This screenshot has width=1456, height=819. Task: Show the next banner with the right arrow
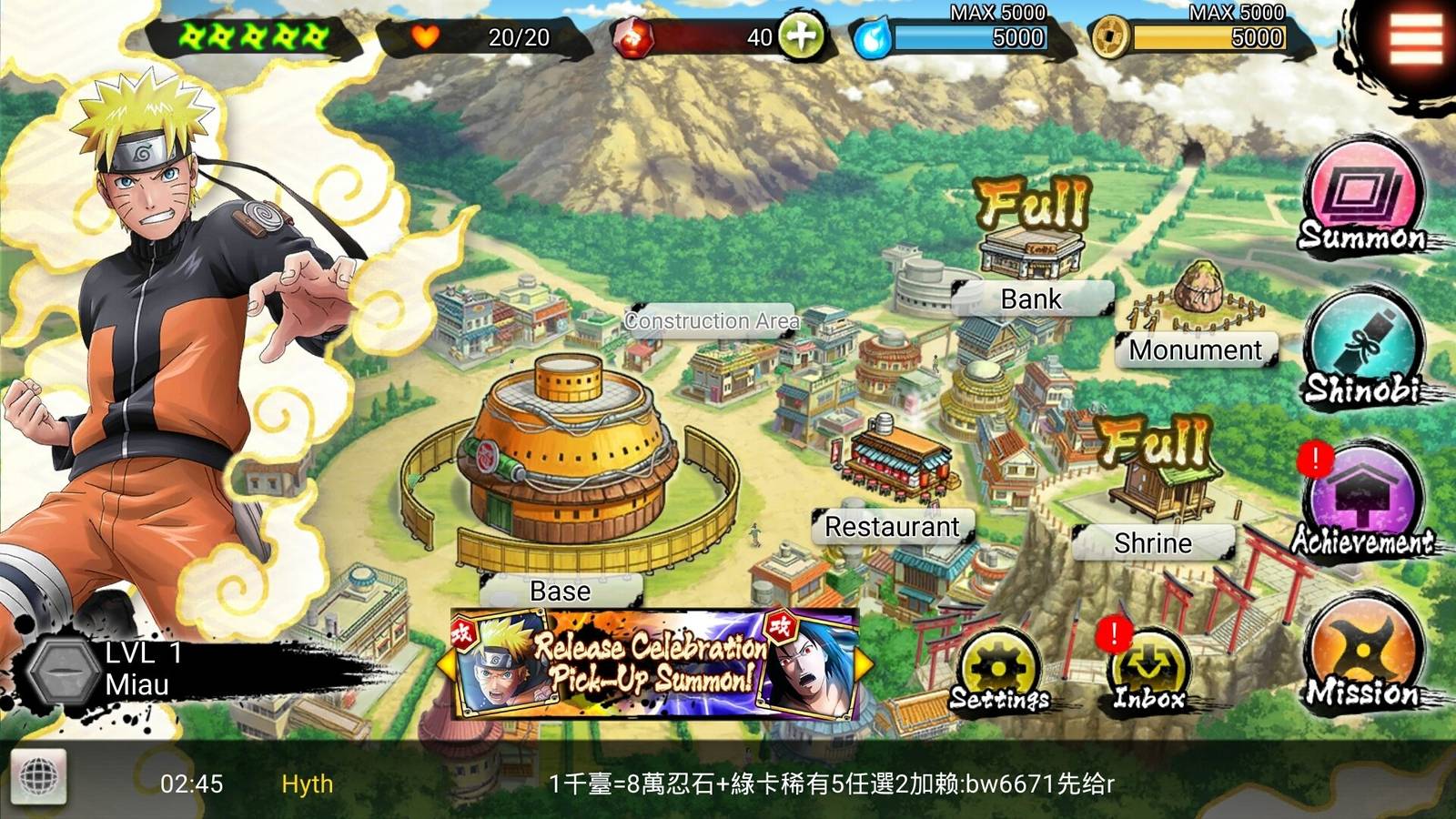(x=864, y=664)
